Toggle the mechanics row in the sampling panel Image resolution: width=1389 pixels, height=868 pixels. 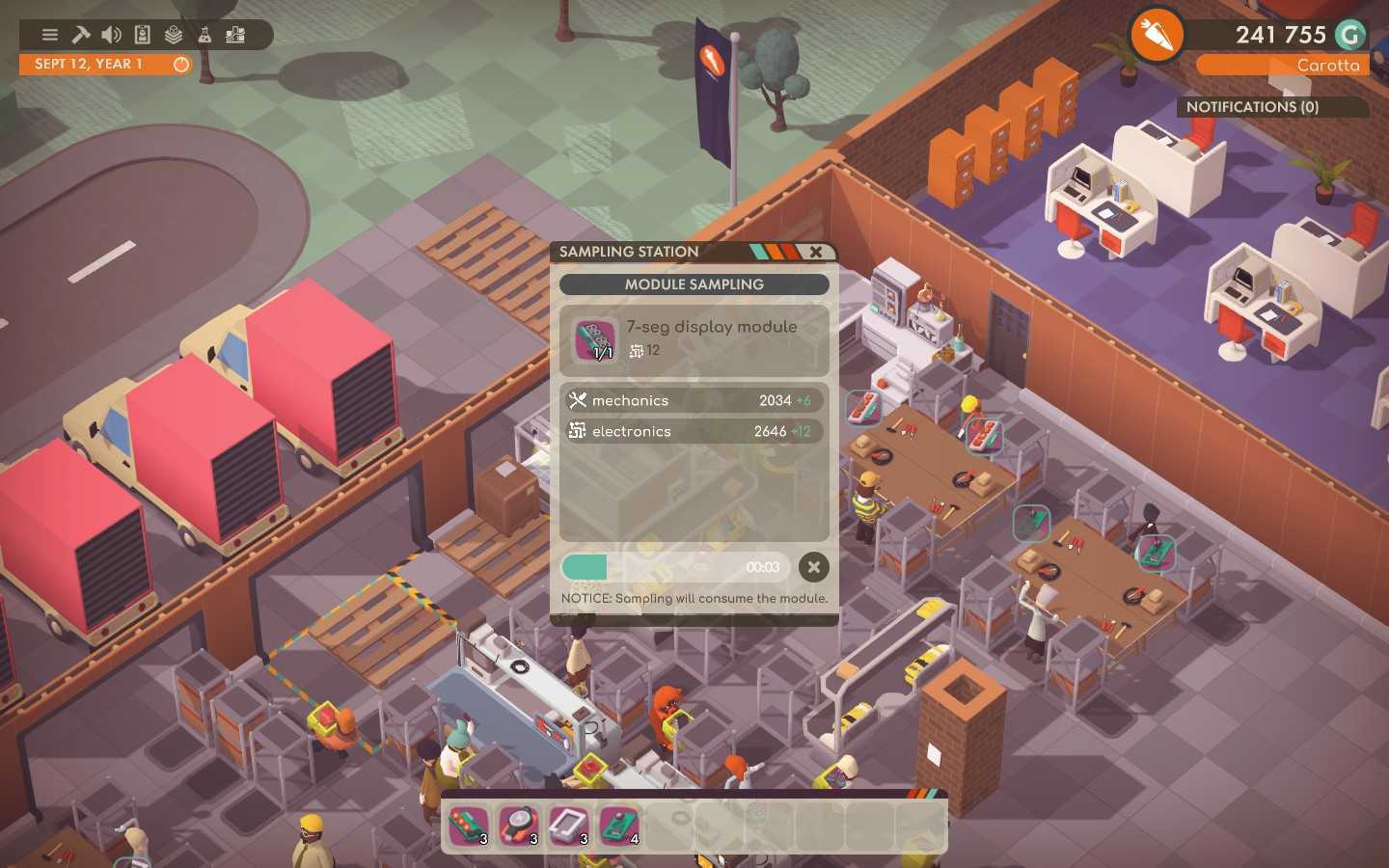click(693, 400)
